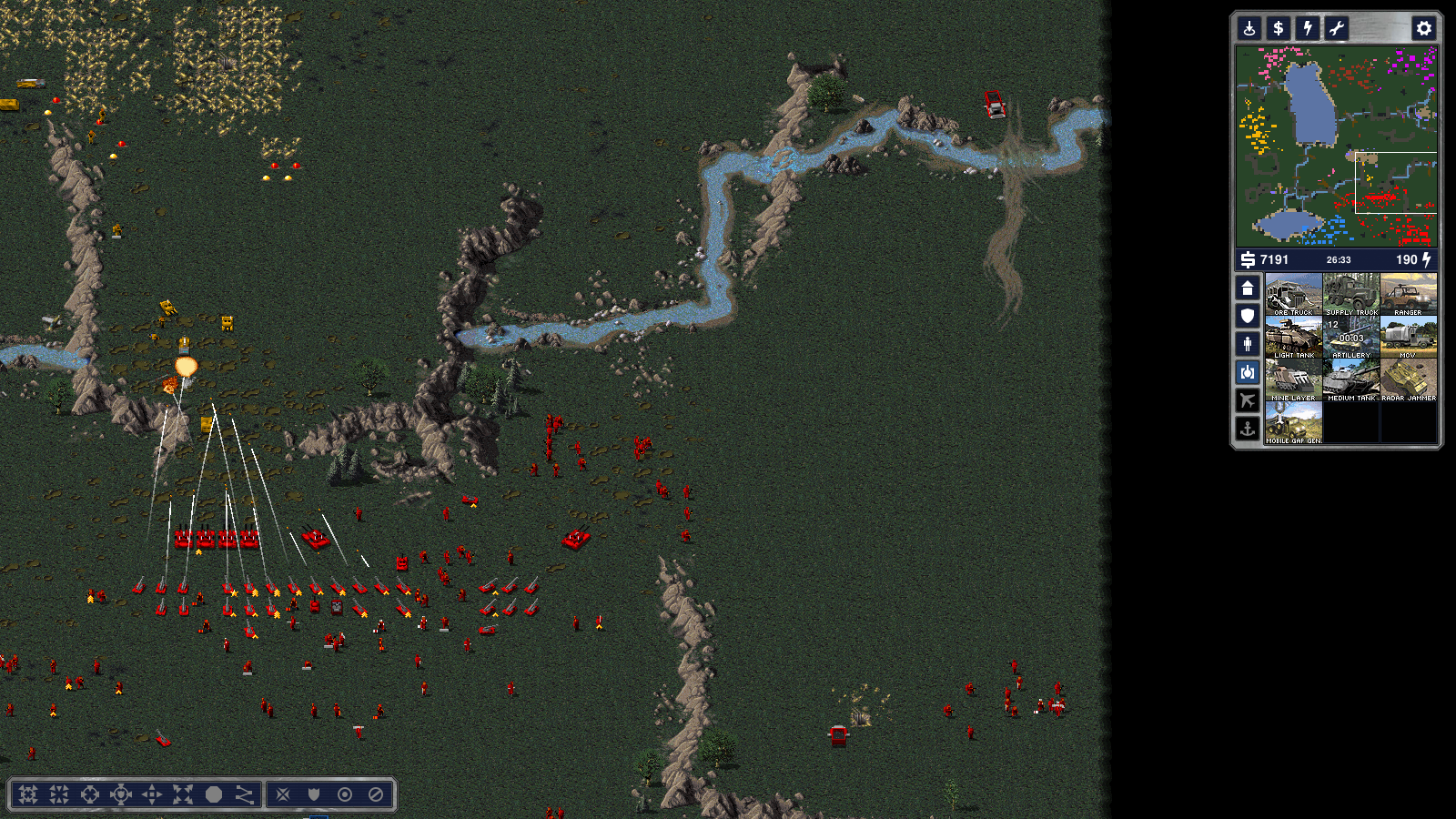Image resolution: width=1456 pixels, height=819 pixels.
Task: Build an MCV
Action: pos(1409,338)
